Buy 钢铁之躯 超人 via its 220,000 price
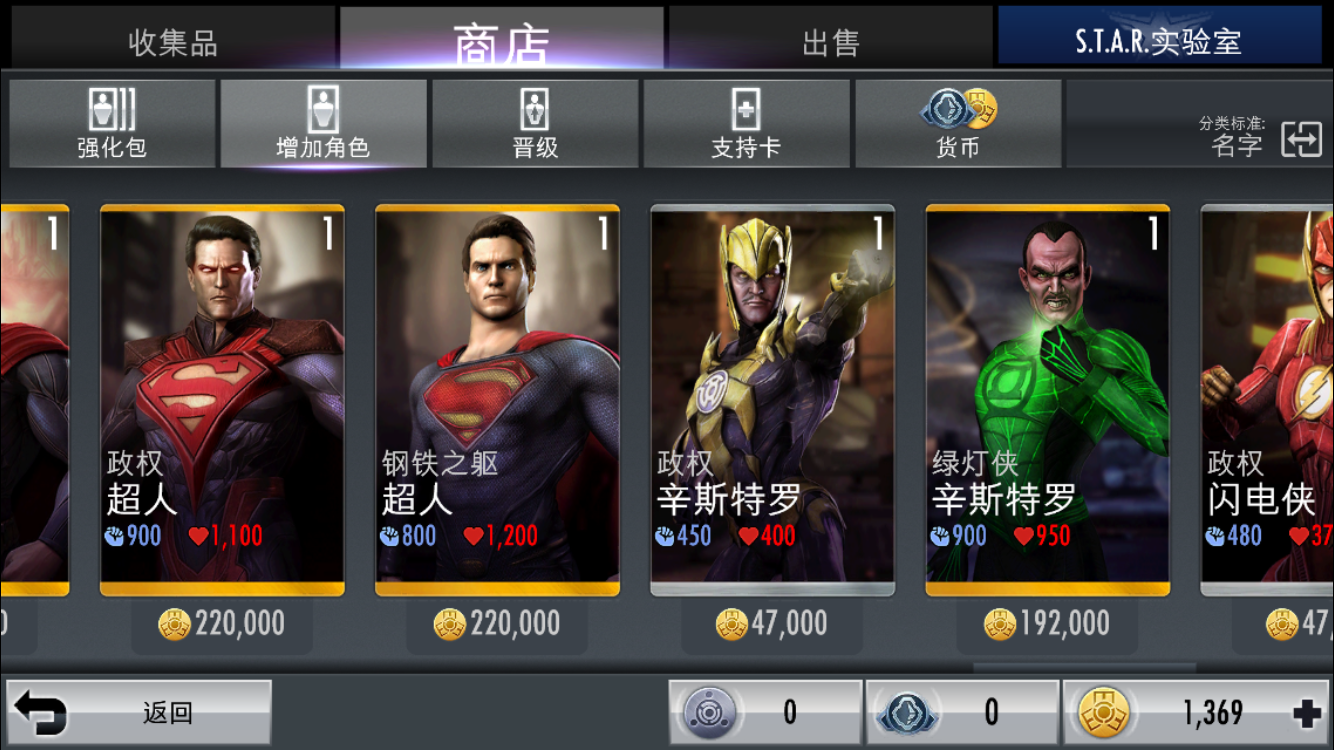The image size is (1334, 750). pyautogui.click(x=497, y=624)
